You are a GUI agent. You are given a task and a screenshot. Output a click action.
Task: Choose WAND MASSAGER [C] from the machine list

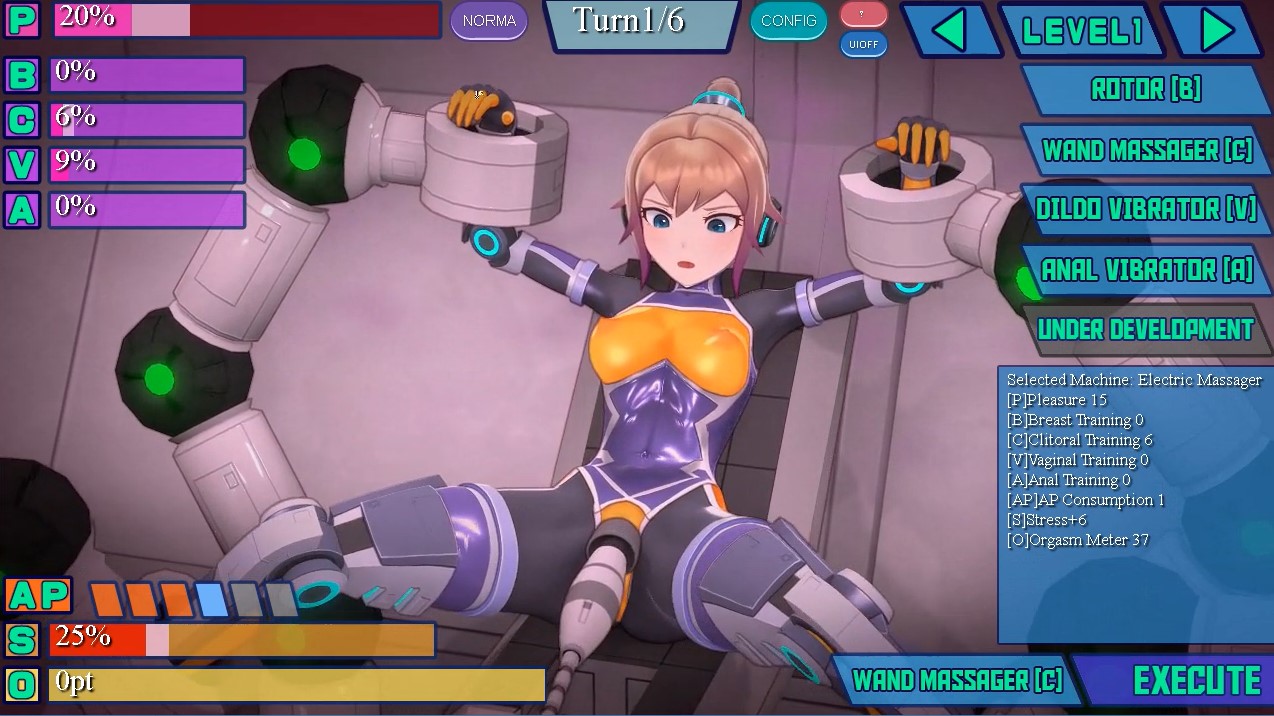pos(1146,151)
